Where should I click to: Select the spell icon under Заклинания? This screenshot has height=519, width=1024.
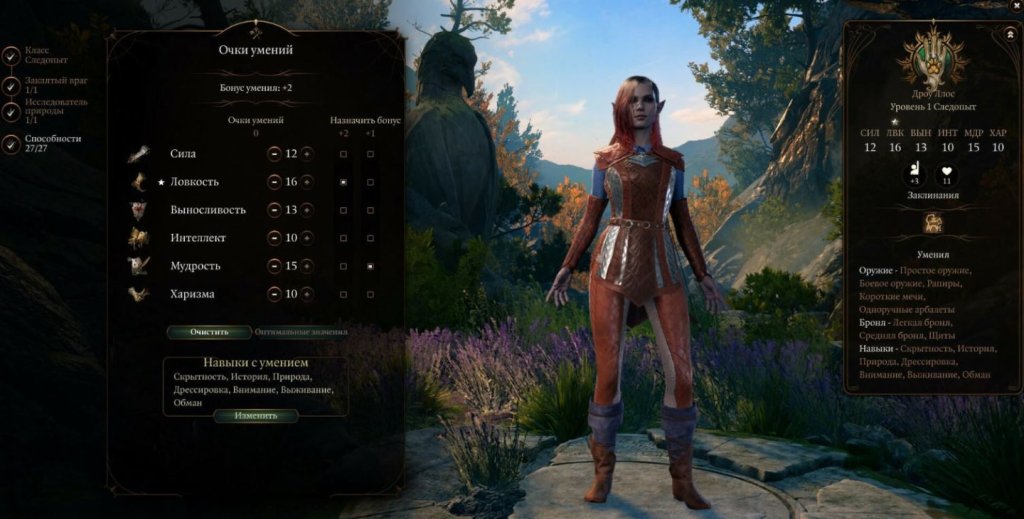(932, 223)
